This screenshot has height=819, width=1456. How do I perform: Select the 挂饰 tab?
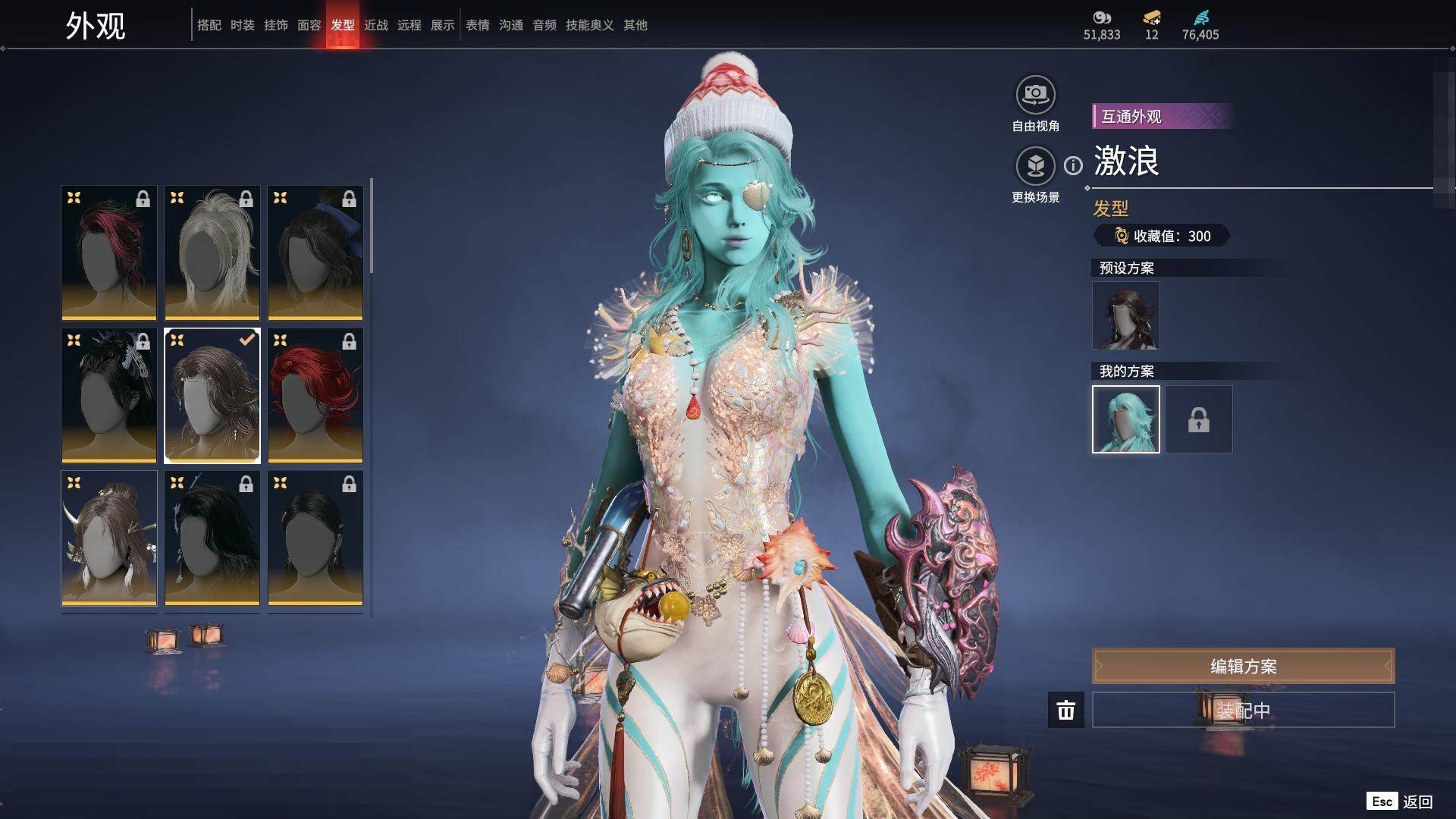pyautogui.click(x=275, y=25)
